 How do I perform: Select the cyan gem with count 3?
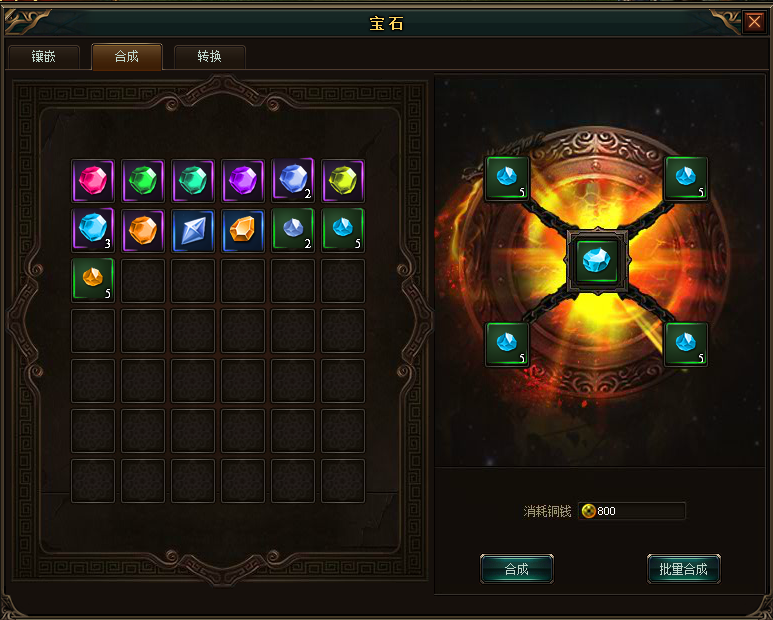click(93, 229)
